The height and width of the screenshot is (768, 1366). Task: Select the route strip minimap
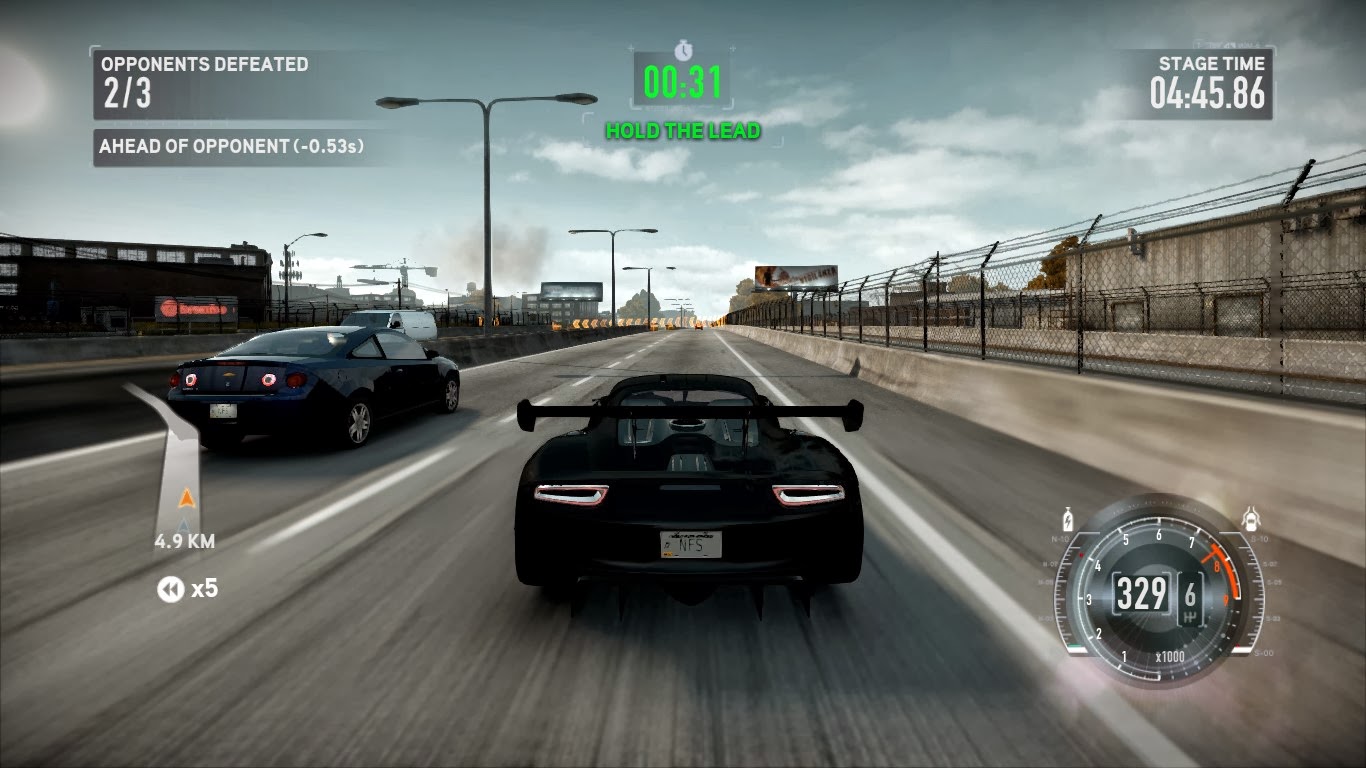tap(176, 462)
